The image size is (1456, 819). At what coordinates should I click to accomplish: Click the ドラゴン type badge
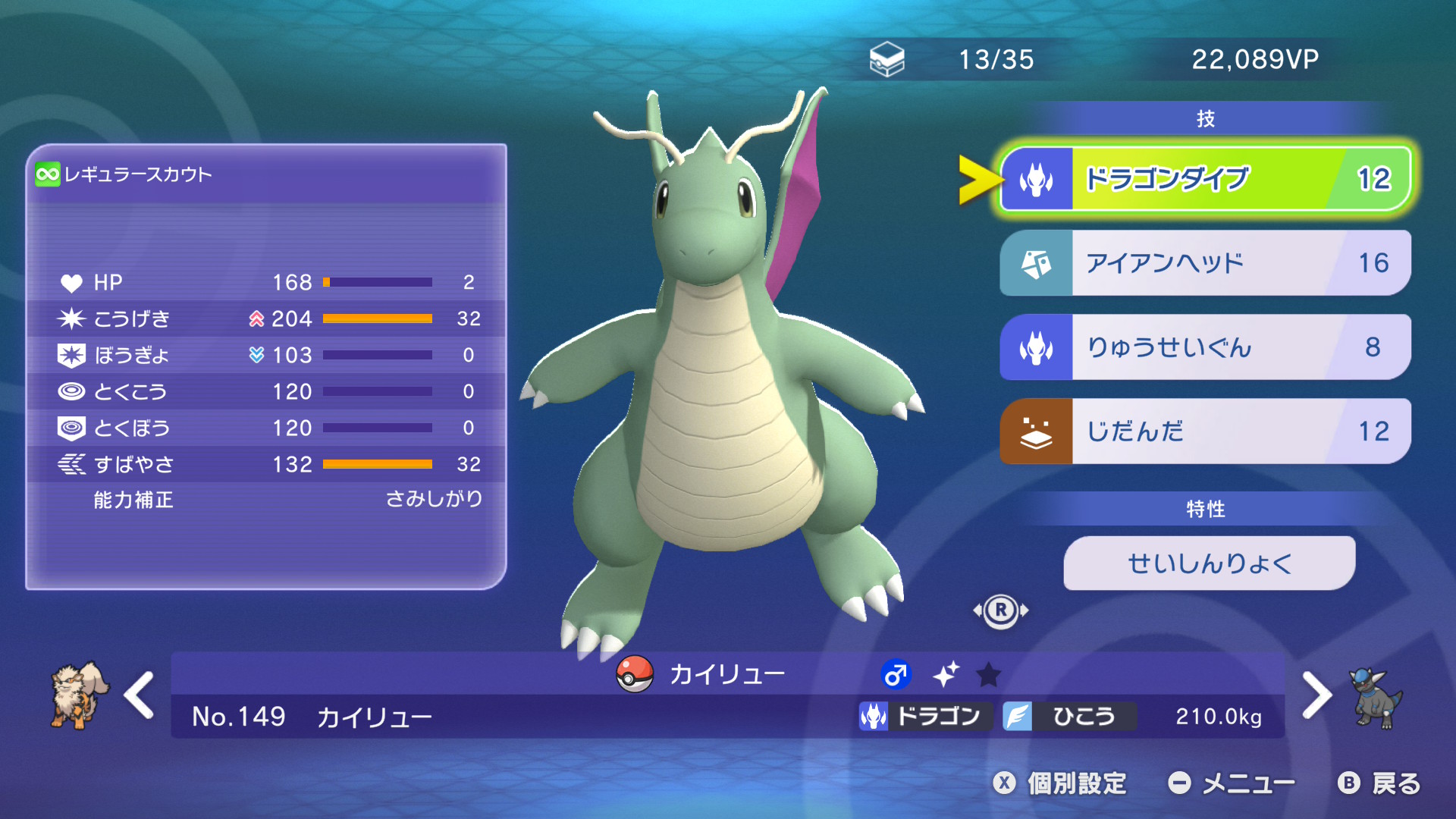pyautogui.click(x=924, y=716)
